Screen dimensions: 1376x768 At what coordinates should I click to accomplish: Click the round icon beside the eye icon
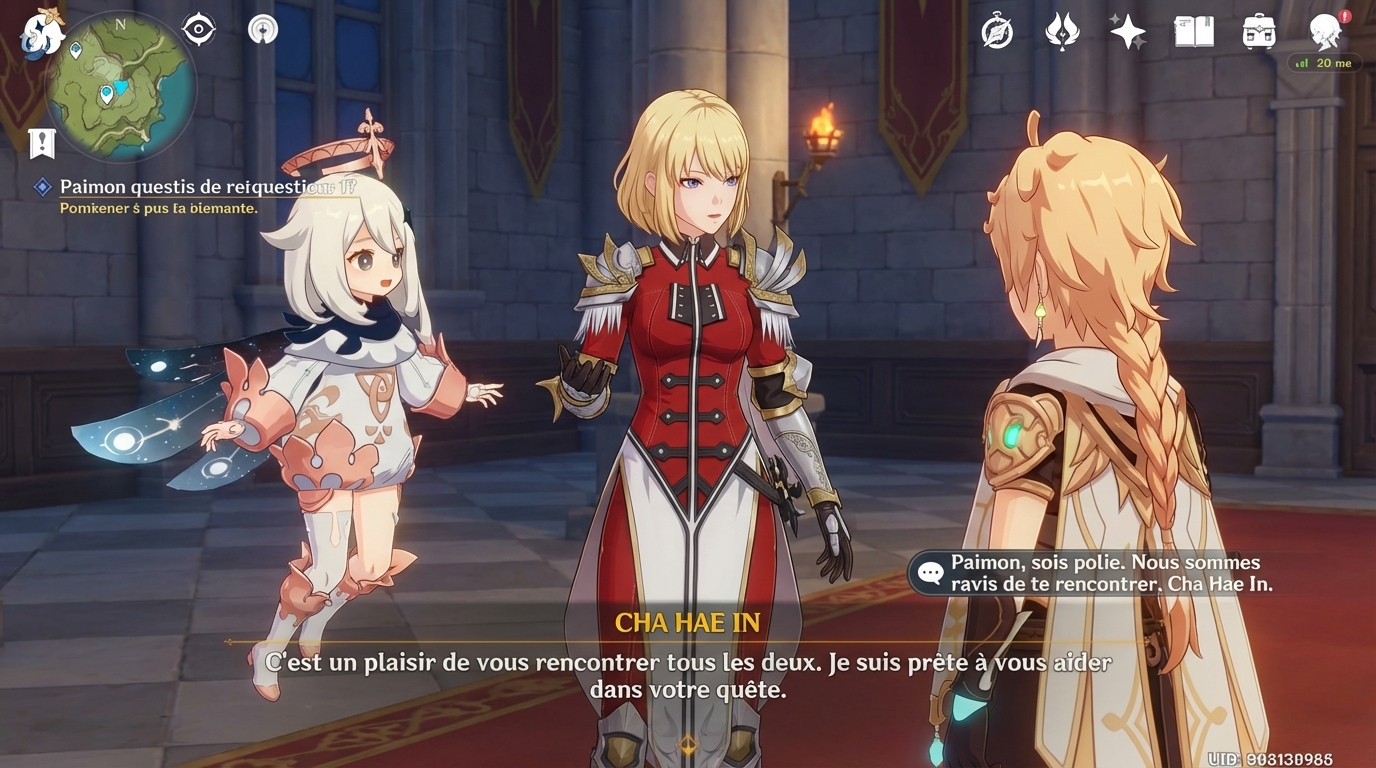263,29
